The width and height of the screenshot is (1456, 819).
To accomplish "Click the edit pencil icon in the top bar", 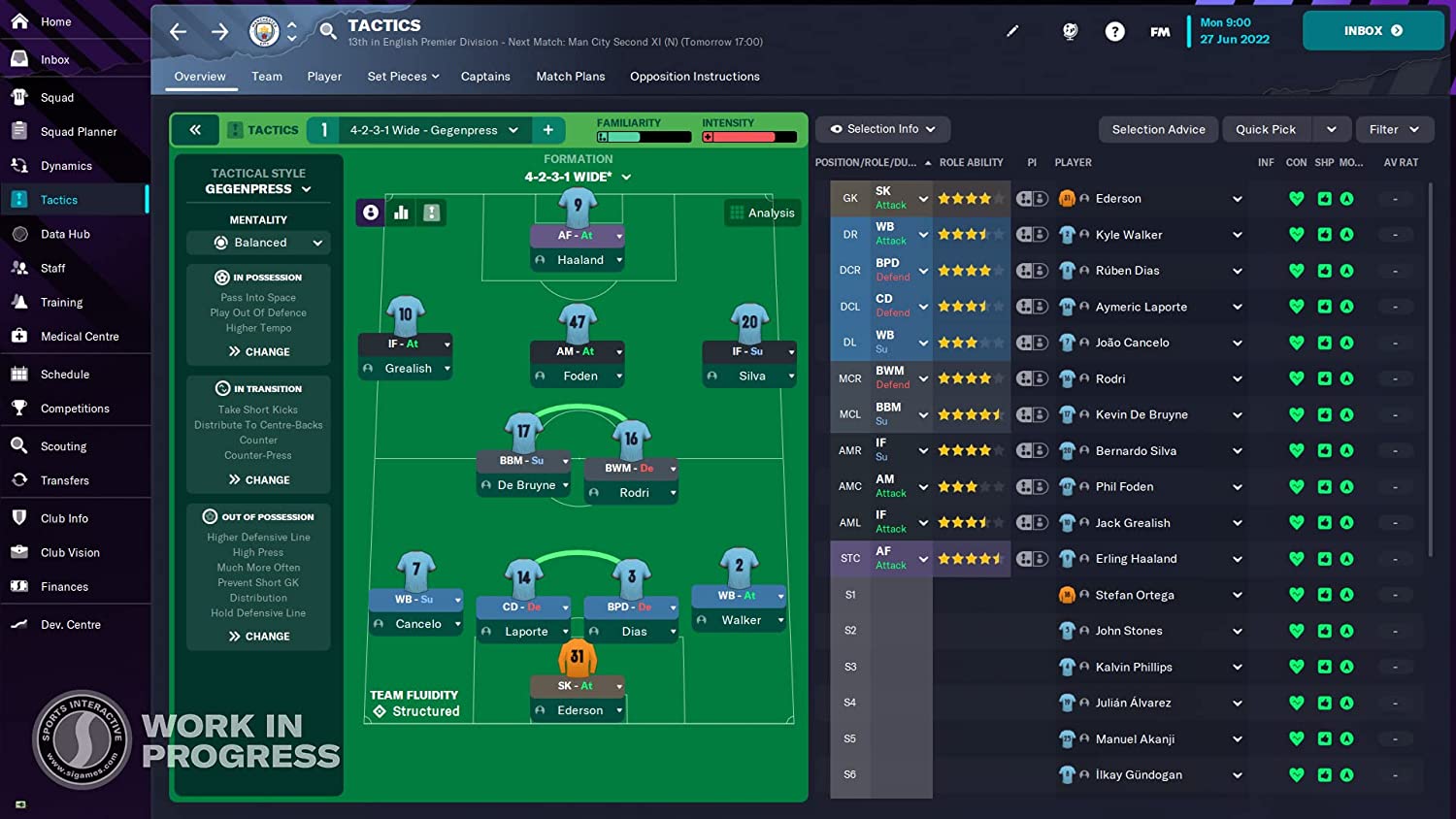I will (x=1012, y=31).
